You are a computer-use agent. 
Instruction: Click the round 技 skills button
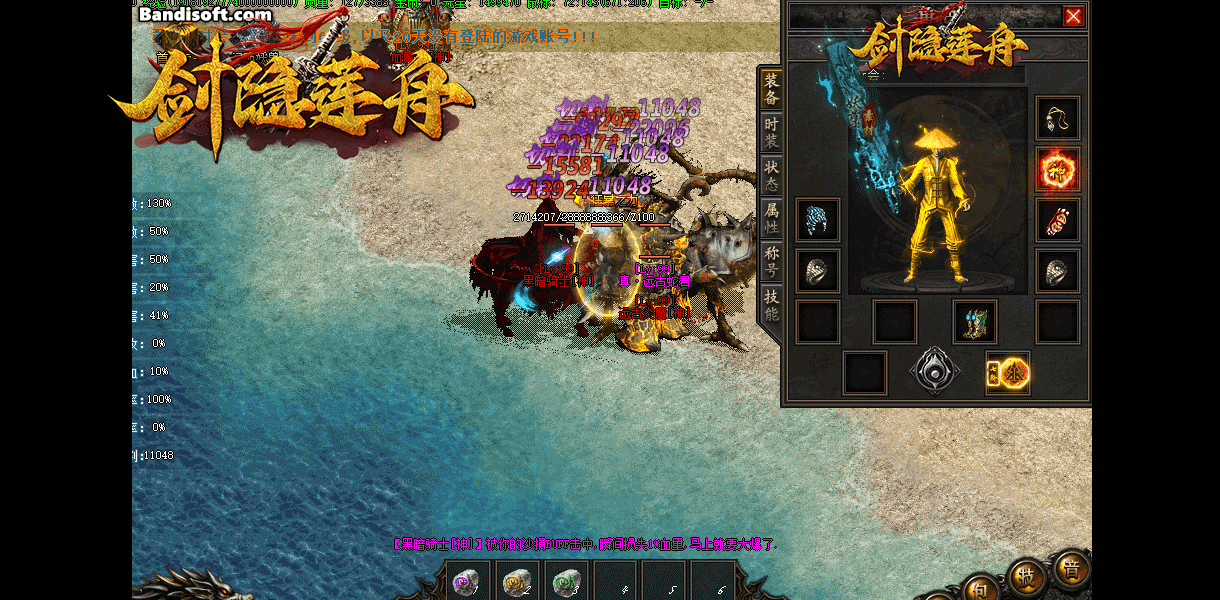coord(1027,577)
